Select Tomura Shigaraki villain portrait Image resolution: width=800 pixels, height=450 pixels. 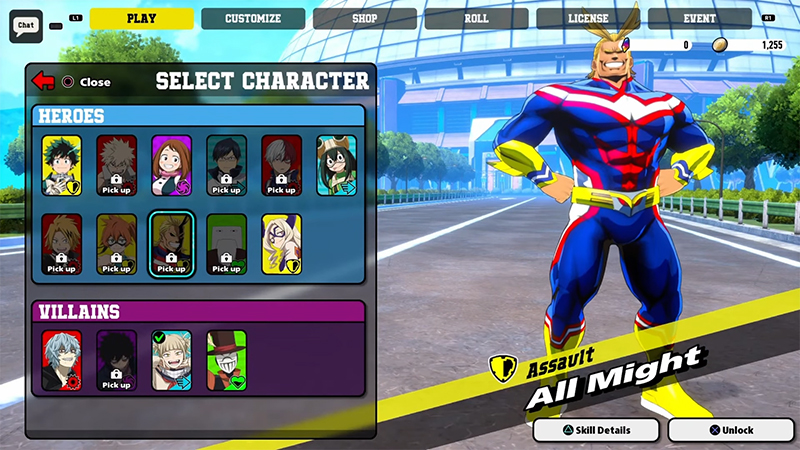click(62, 360)
